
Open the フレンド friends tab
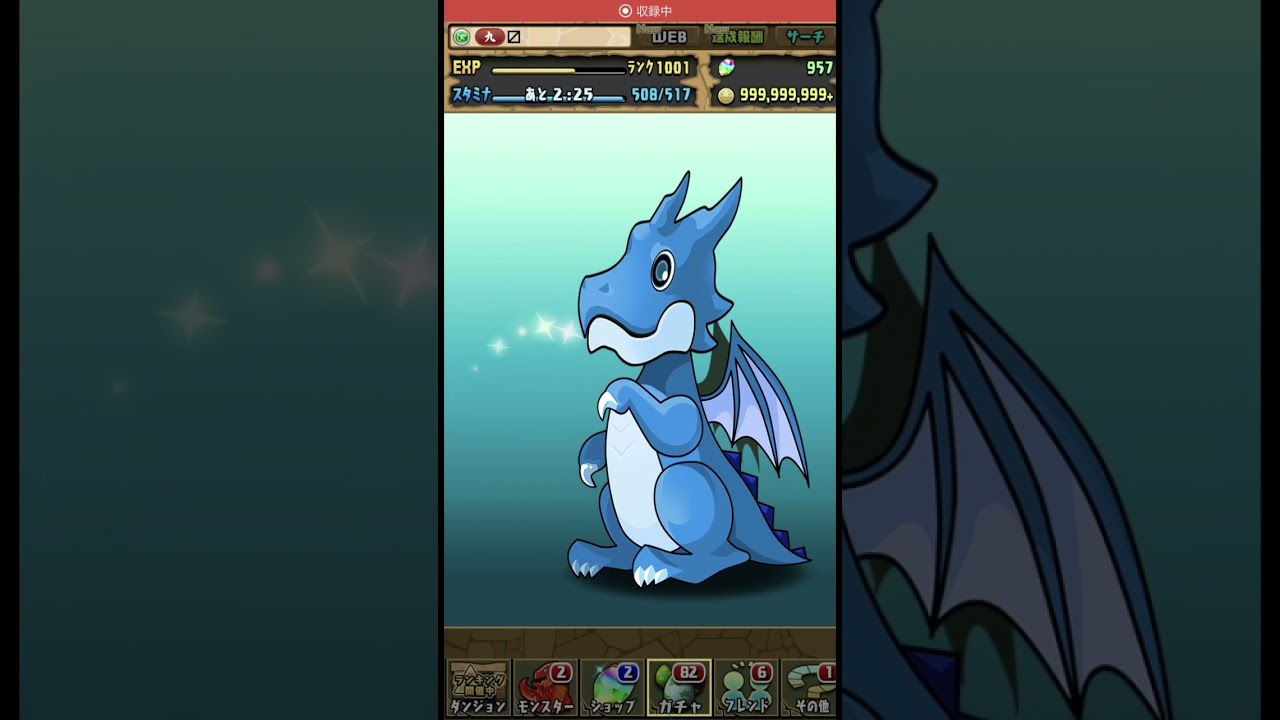pyautogui.click(x=746, y=688)
